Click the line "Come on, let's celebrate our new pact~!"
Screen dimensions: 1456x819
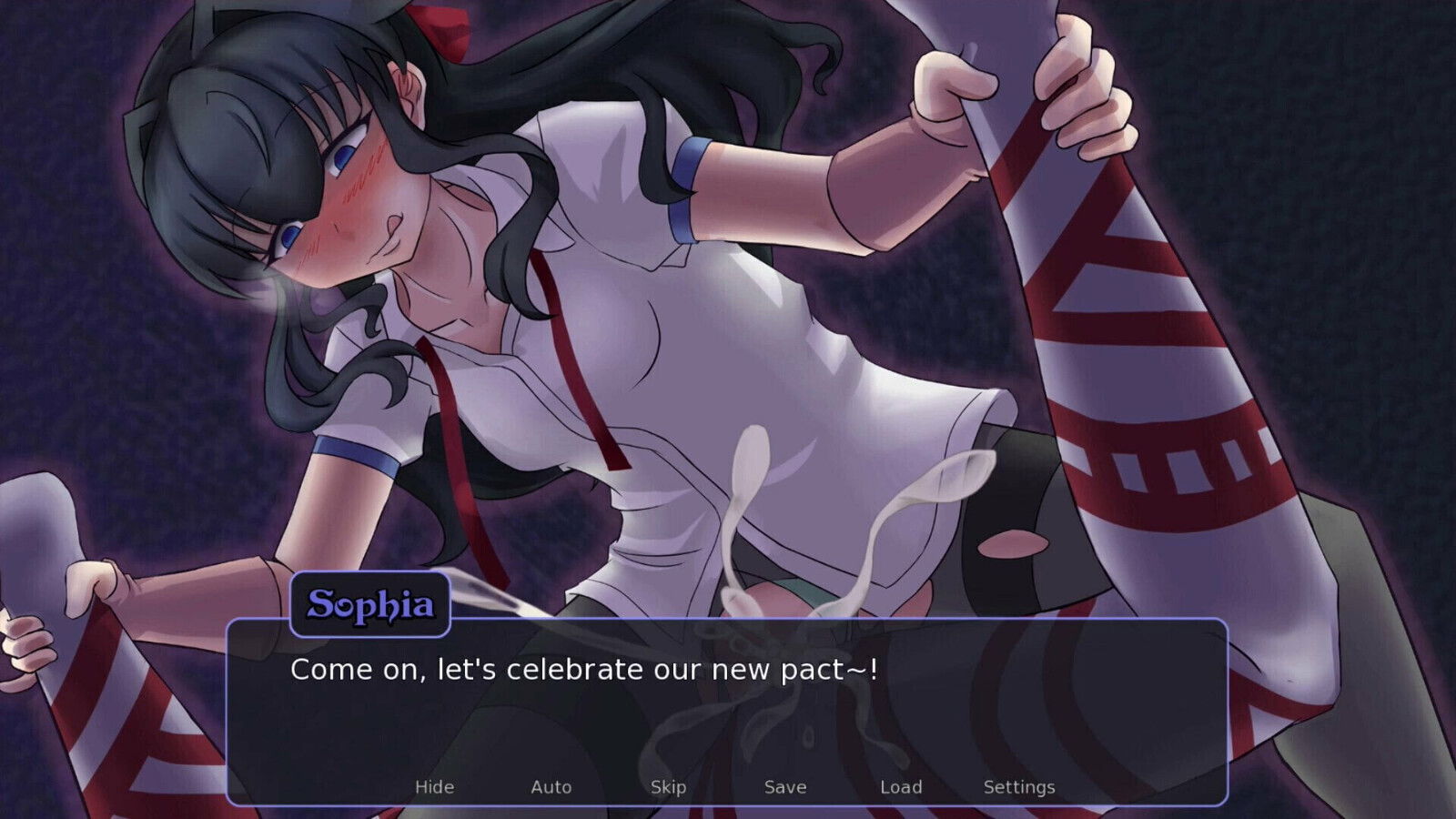583,670
